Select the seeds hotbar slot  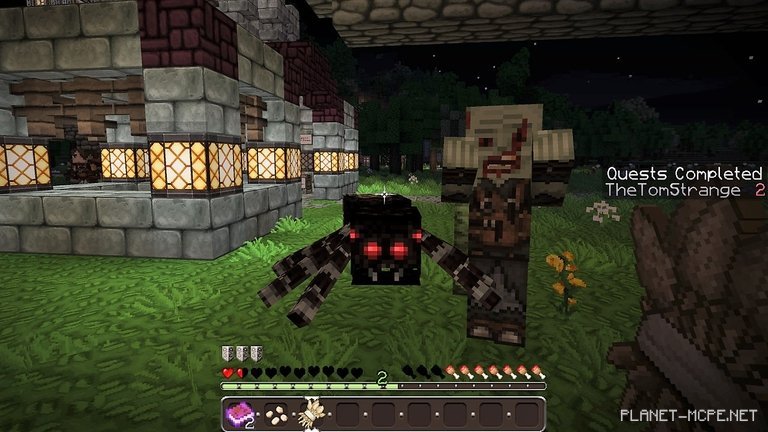276,413
